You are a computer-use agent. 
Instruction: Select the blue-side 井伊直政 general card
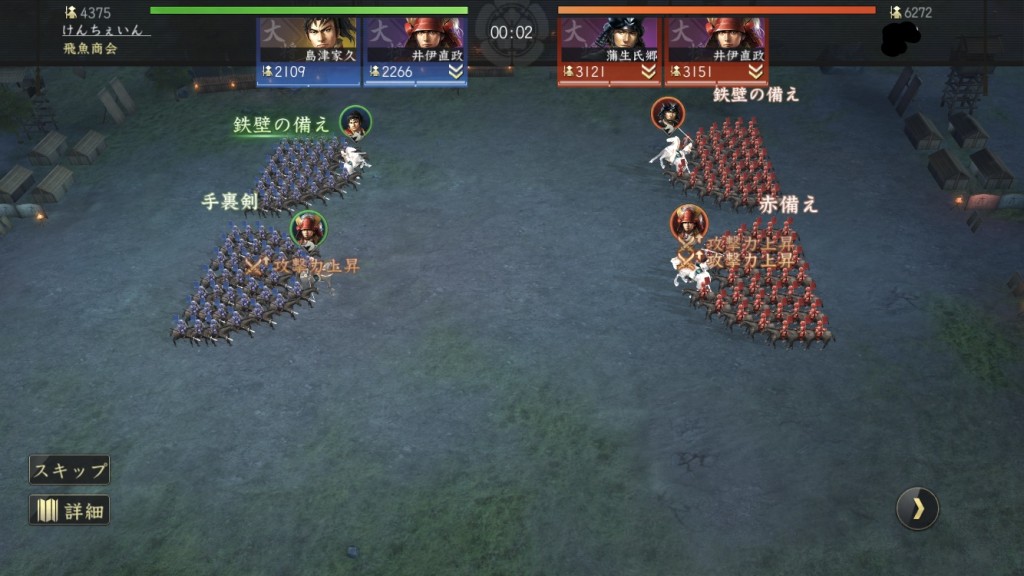tap(415, 48)
